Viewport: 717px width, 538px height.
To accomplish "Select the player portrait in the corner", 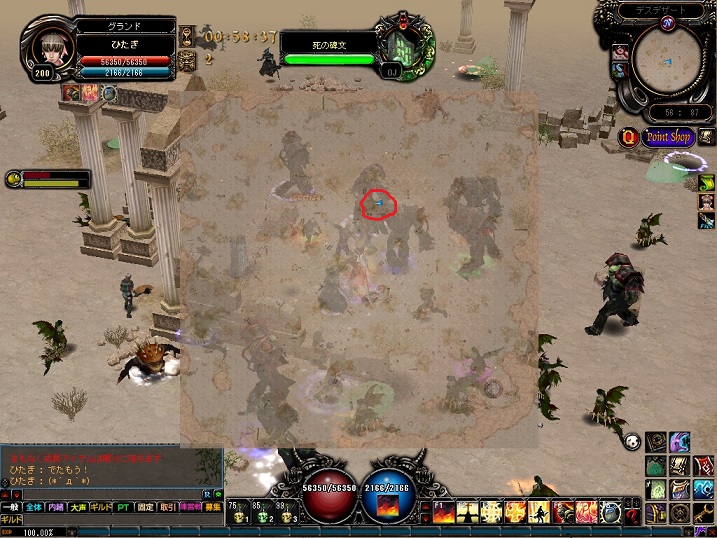I will tap(45, 47).
